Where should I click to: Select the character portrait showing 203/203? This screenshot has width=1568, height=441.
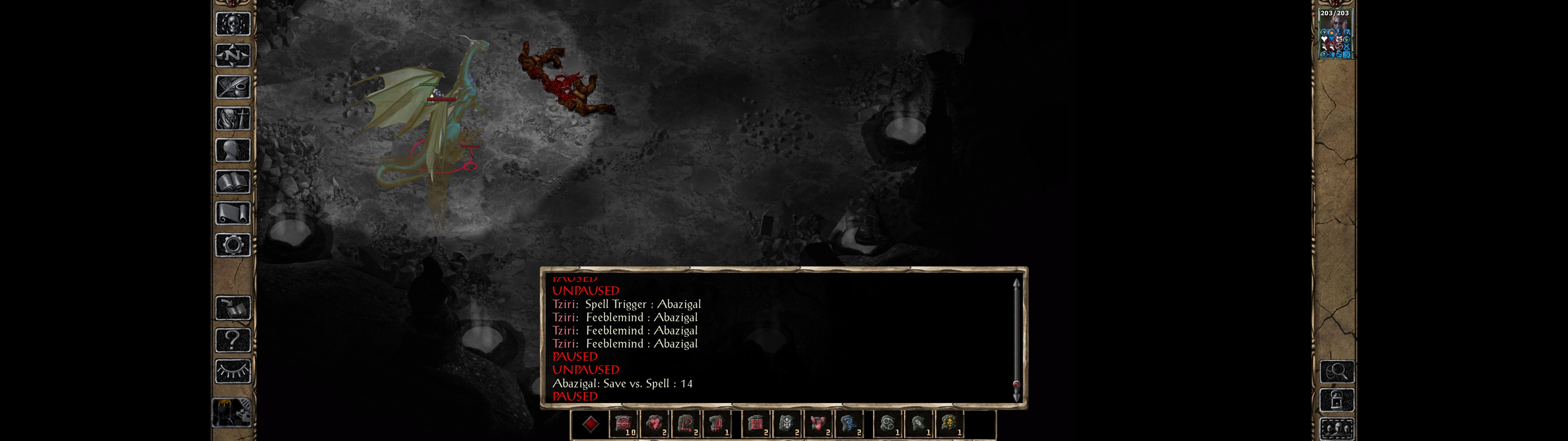point(1335,34)
